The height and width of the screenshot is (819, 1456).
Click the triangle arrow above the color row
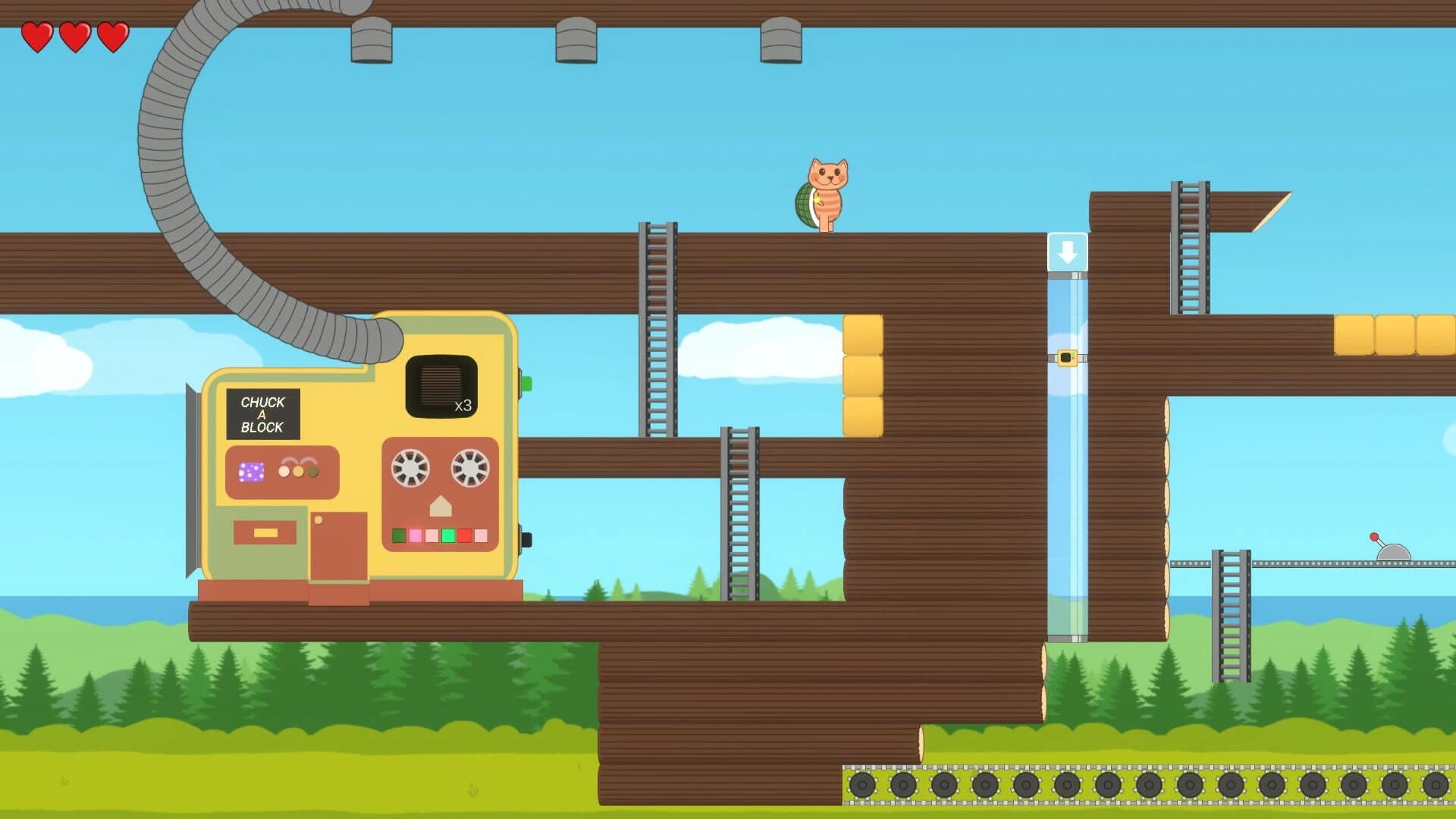pyautogui.click(x=440, y=507)
